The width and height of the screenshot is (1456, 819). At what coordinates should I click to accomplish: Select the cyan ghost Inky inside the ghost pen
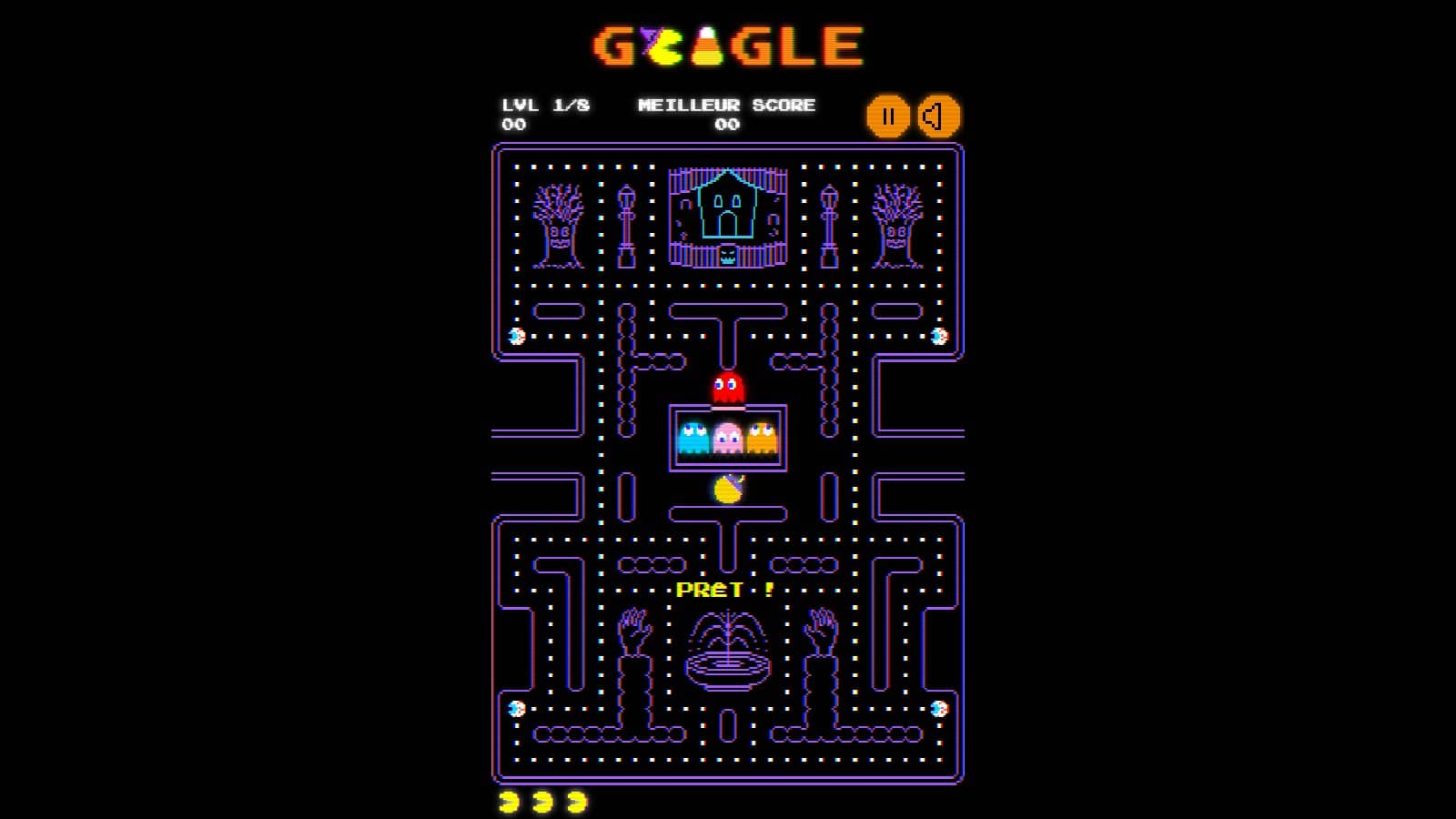pos(695,435)
